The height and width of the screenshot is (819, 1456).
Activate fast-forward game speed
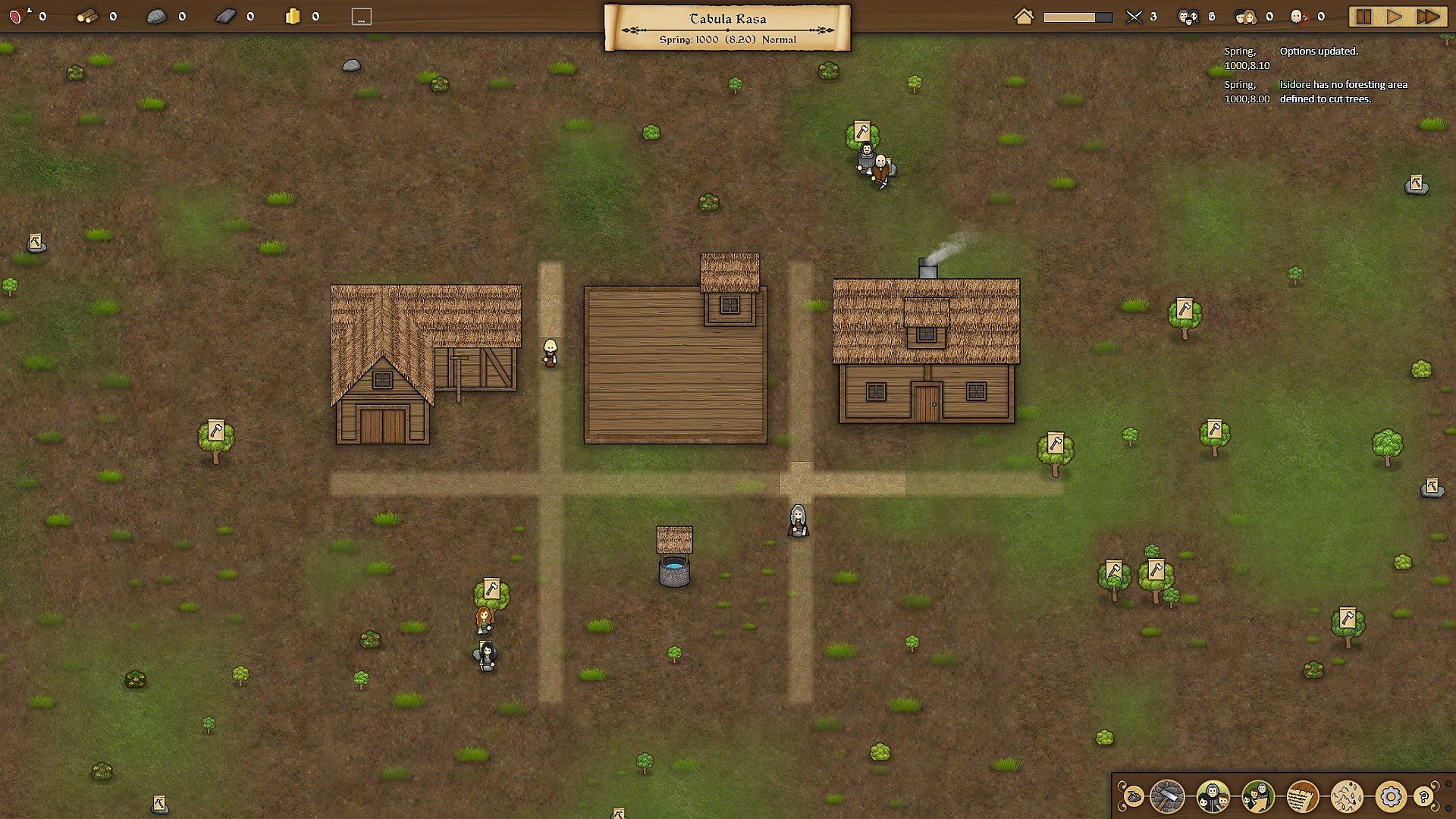[1427, 17]
